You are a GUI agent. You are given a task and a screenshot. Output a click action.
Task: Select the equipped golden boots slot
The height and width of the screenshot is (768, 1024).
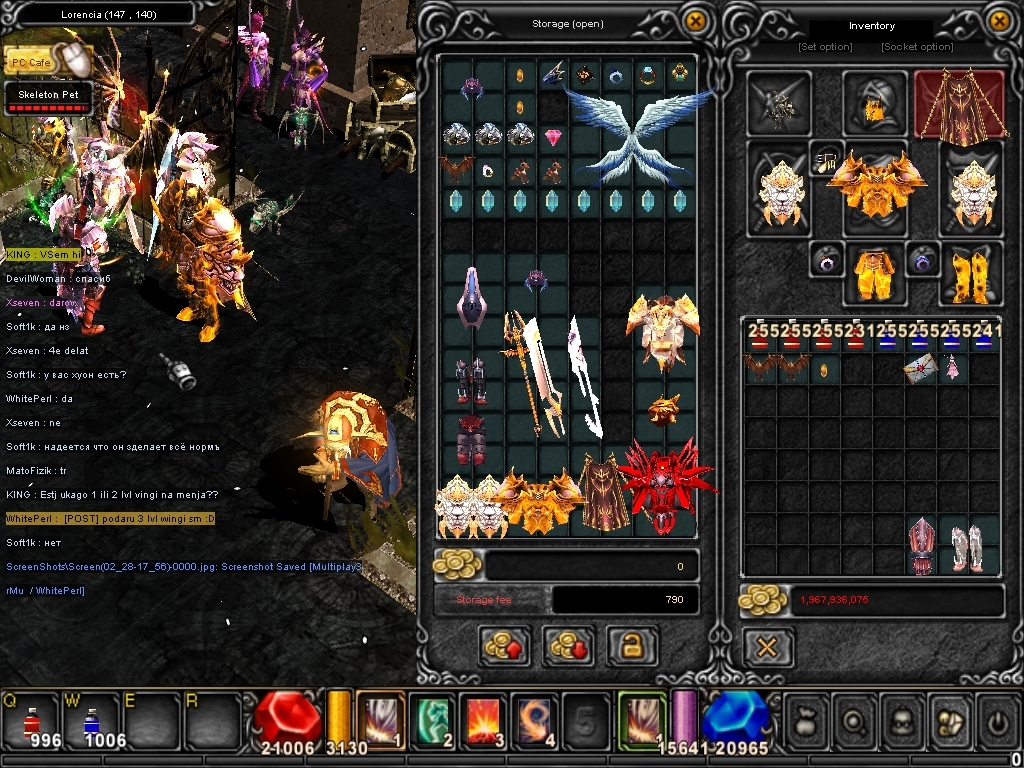[970, 273]
